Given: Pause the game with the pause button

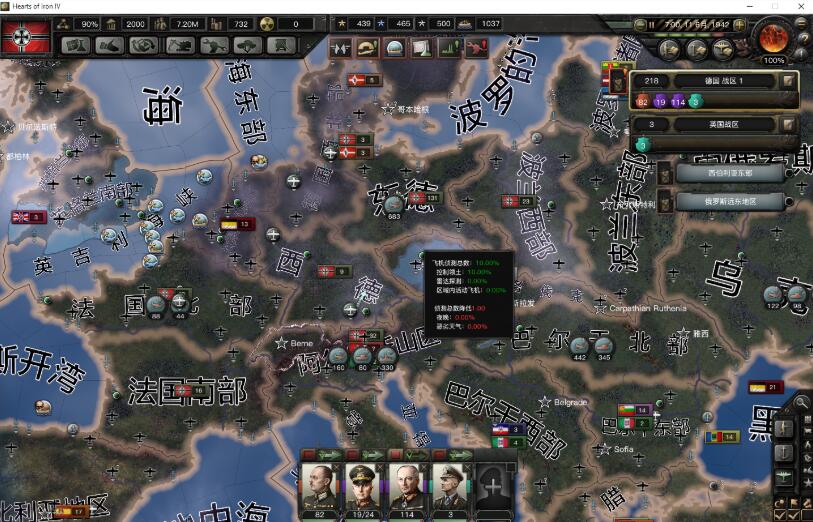Looking at the screenshot, I should point(651,23).
